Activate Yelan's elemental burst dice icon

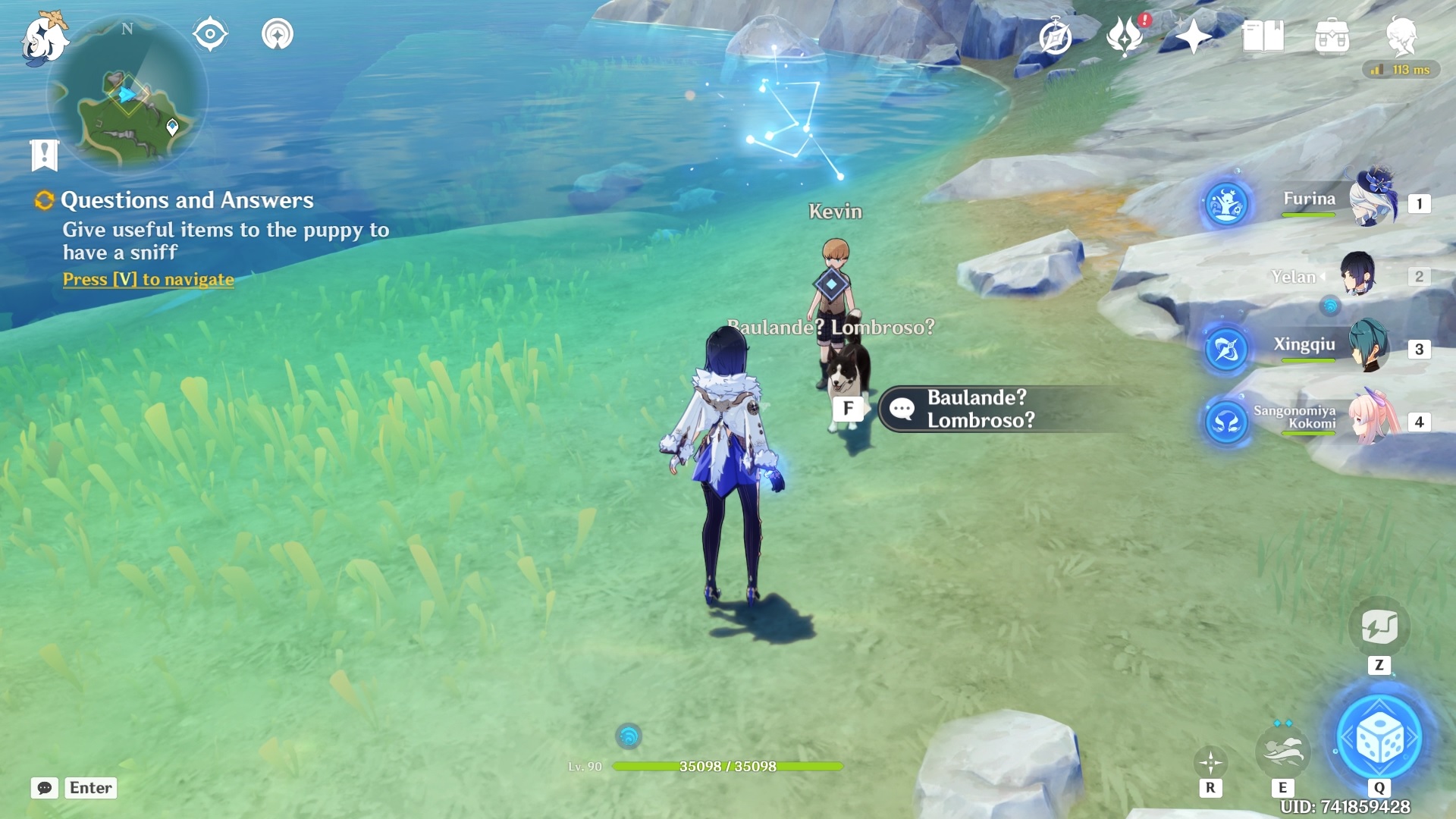1379,738
